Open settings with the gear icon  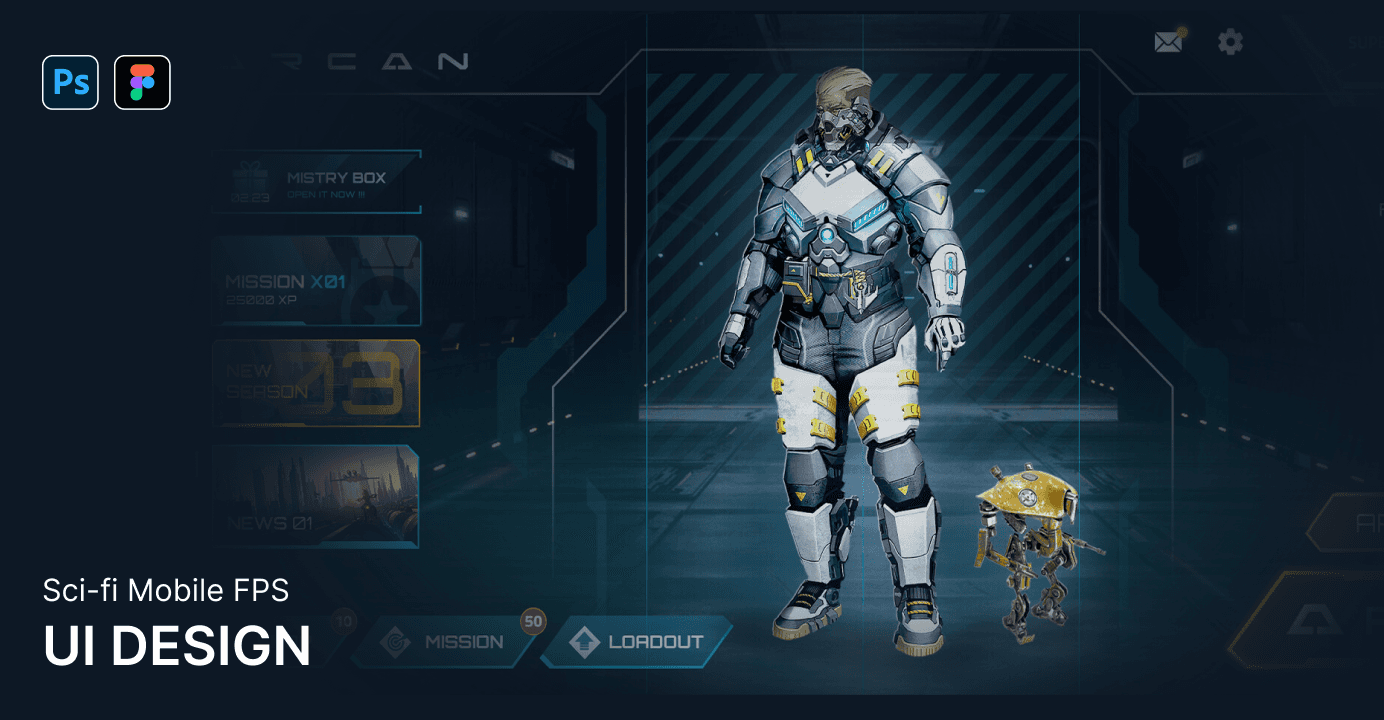click(x=1230, y=42)
